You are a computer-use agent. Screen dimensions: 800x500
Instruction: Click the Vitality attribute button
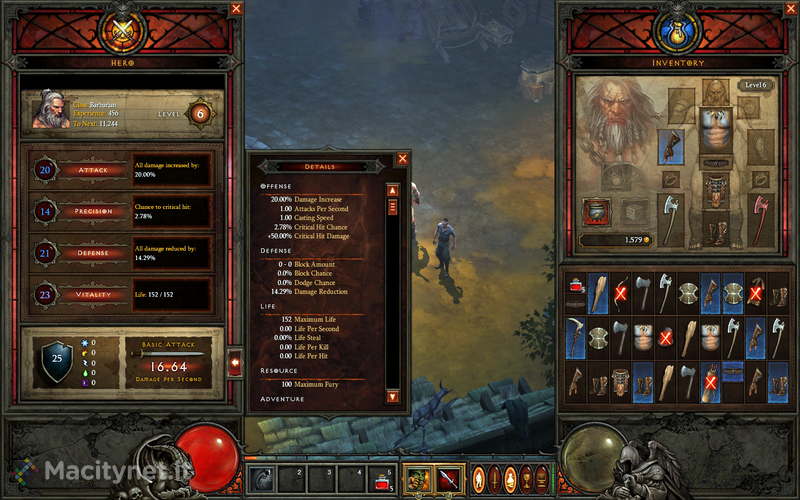click(x=93, y=295)
